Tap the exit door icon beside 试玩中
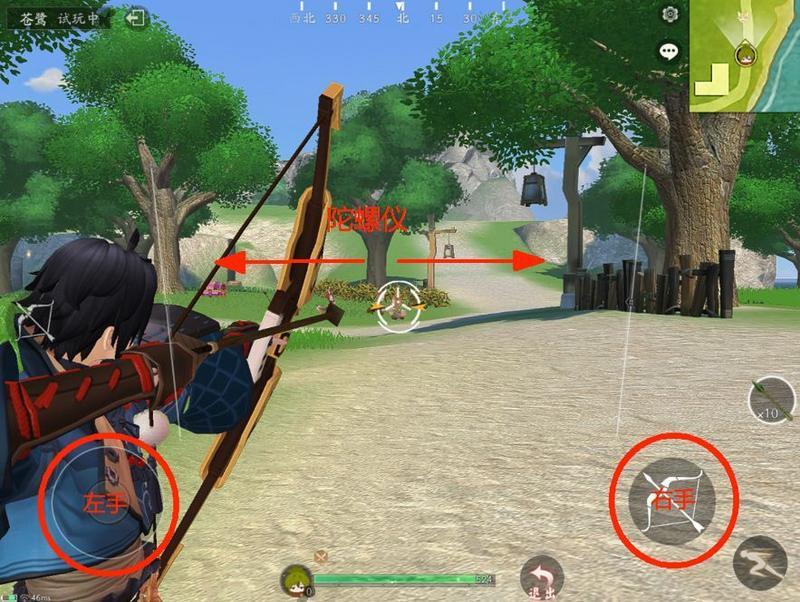The height and width of the screenshot is (602, 800). pos(137,18)
